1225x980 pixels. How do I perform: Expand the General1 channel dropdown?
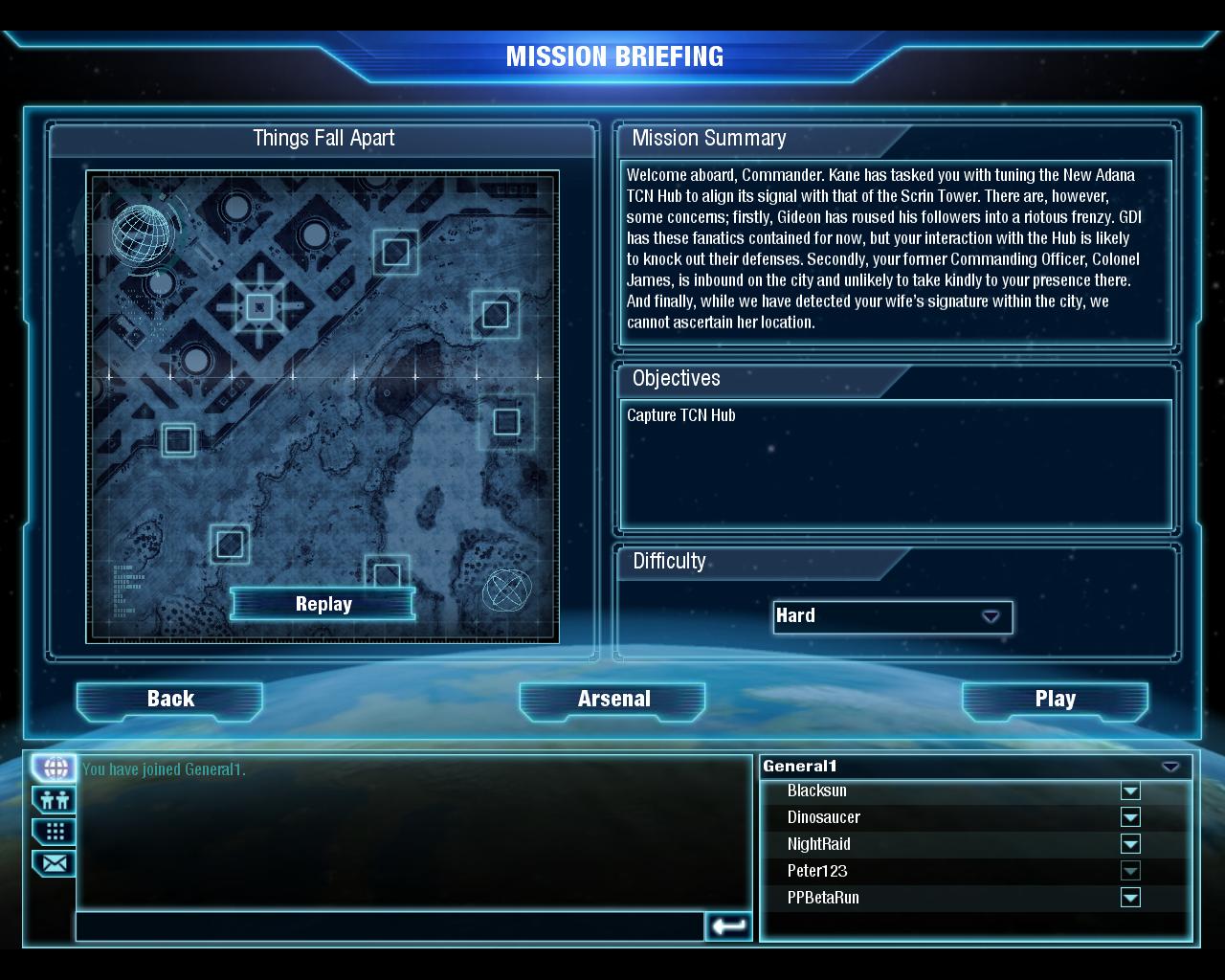point(1169,767)
